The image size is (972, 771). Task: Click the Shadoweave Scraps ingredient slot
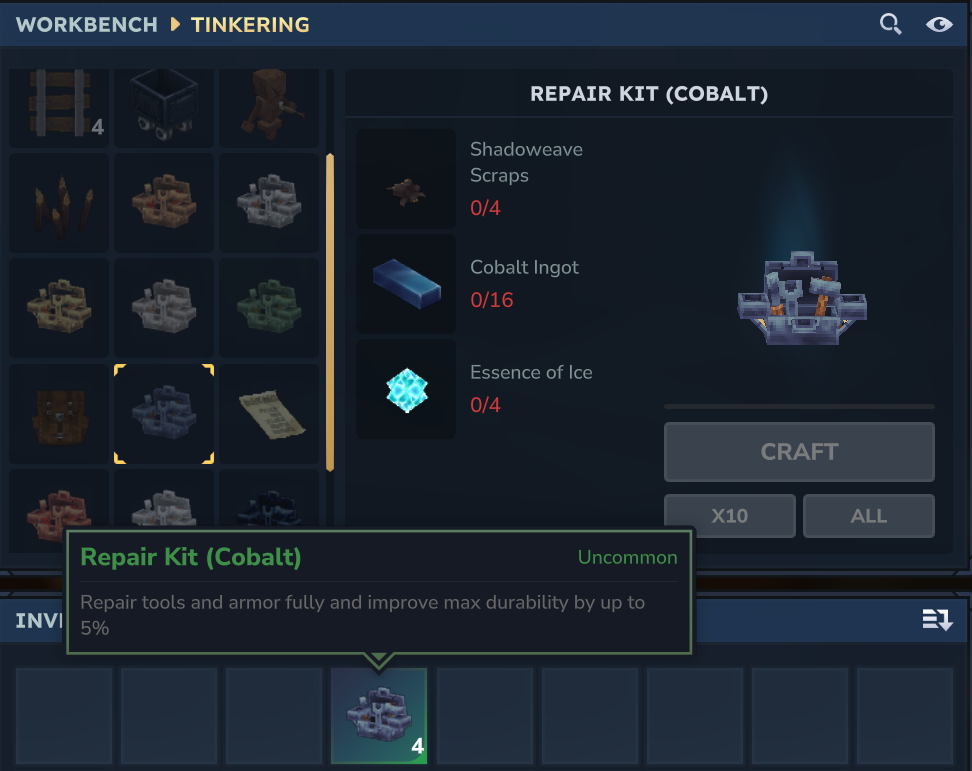(x=406, y=179)
